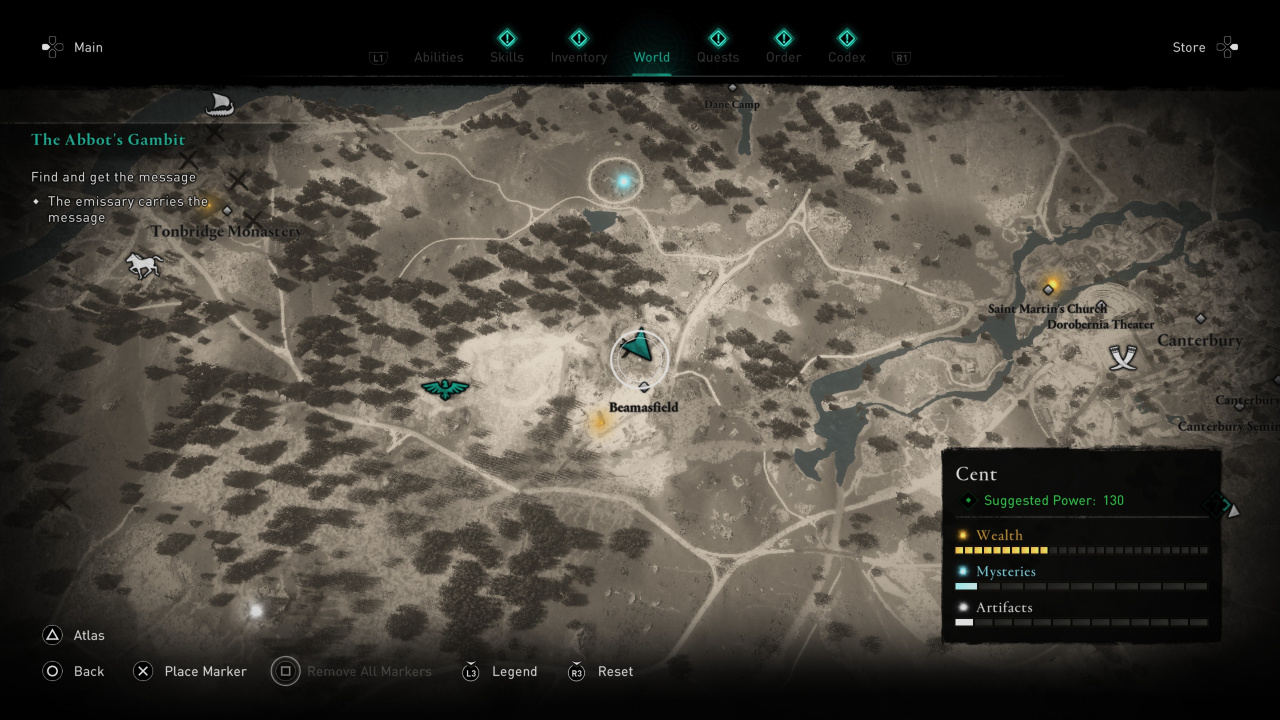
Task: Show the map Legend
Action: click(514, 671)
